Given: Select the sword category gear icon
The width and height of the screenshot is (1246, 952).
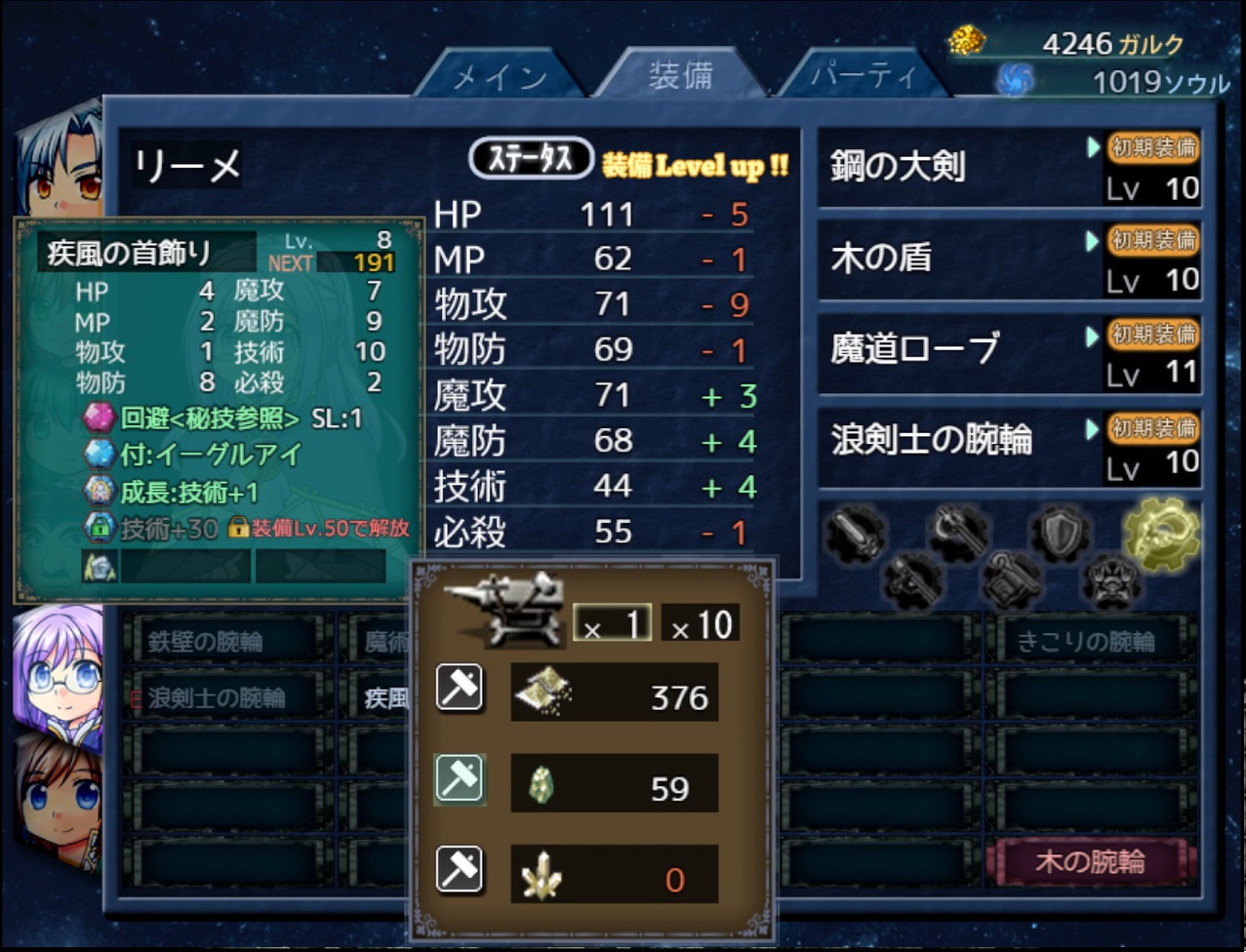Looking at the screenshot, I should click(x=857, y=534).
